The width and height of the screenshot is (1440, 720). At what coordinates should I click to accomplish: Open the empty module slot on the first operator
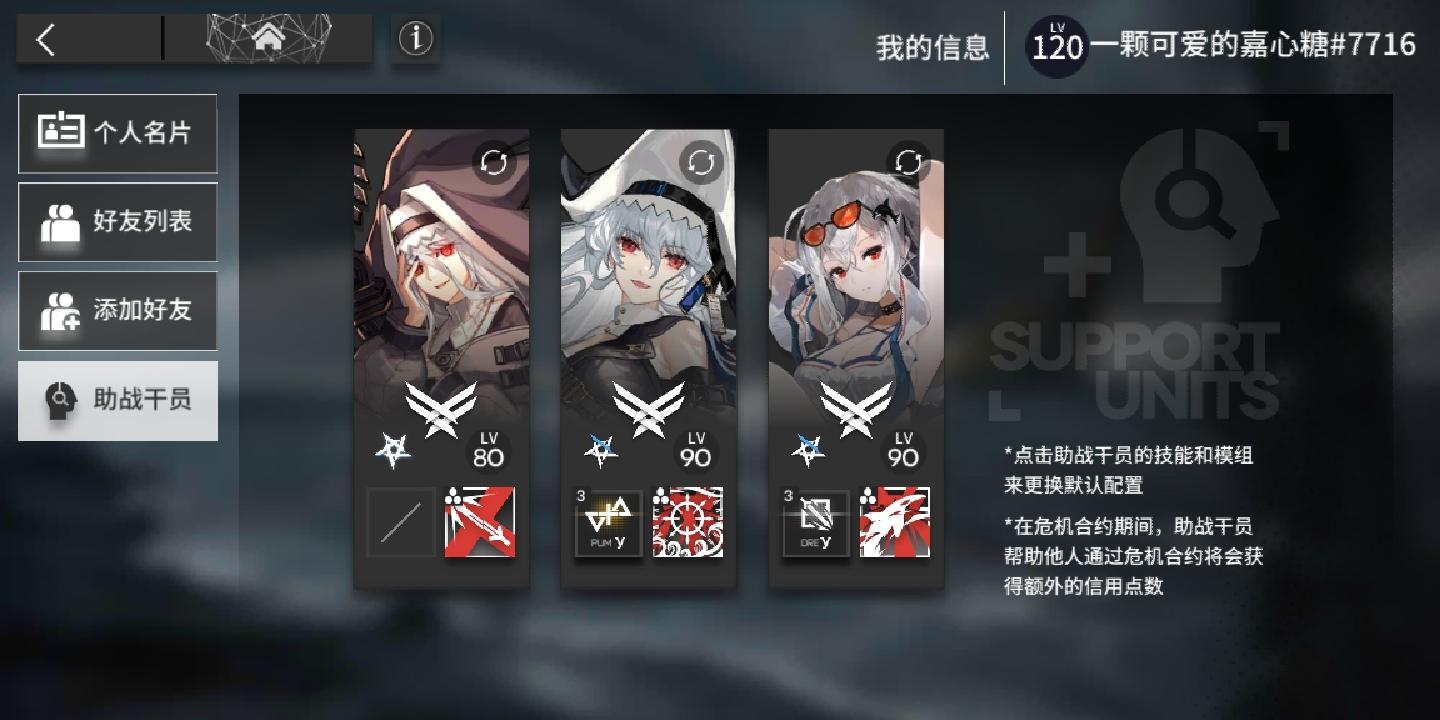pos(400,522)
